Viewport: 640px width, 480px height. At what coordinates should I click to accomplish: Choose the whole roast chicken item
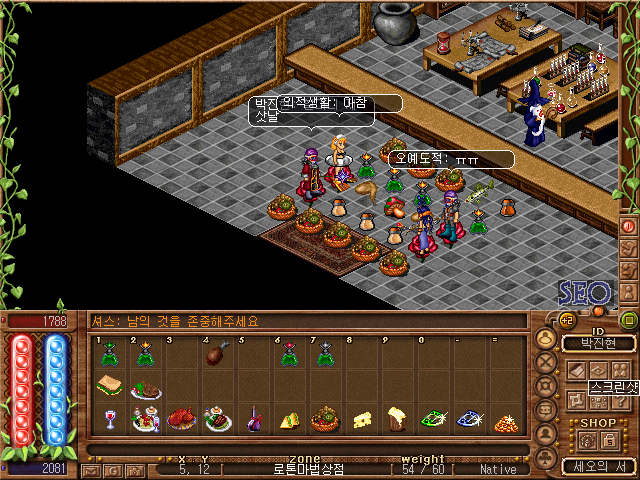click(x=182, y=418)
